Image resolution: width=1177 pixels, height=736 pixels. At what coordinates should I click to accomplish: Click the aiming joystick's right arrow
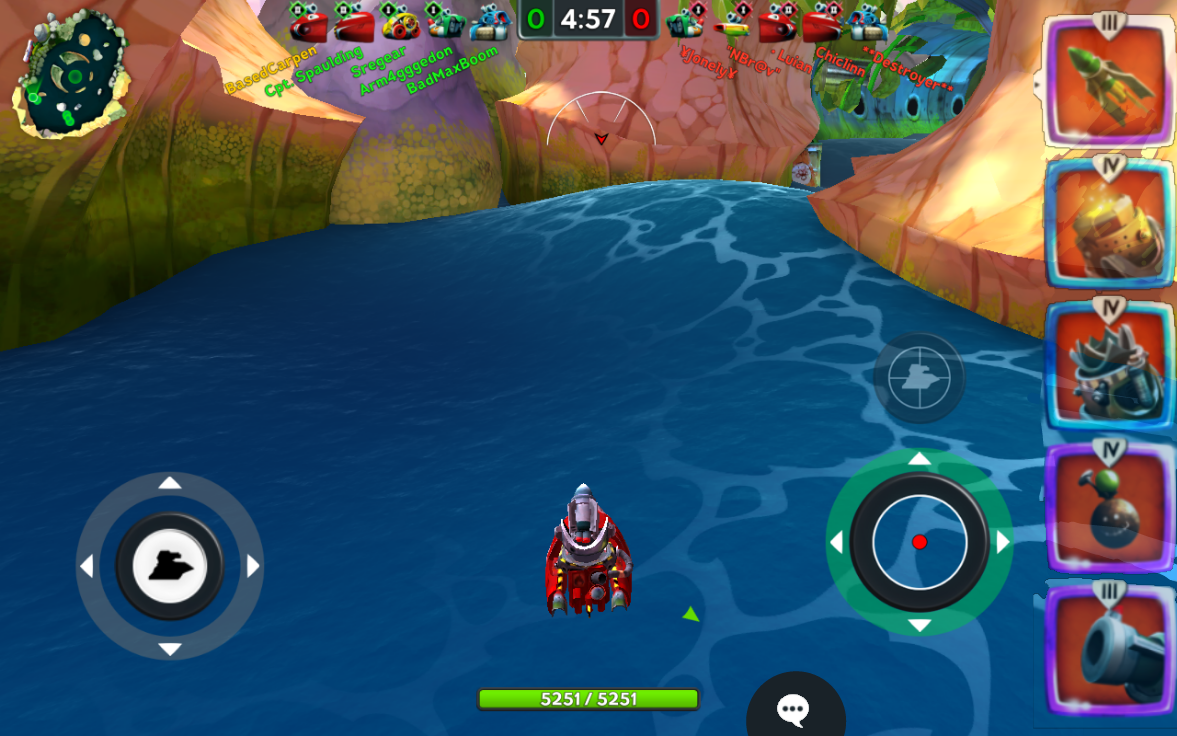coord(1003,542)
